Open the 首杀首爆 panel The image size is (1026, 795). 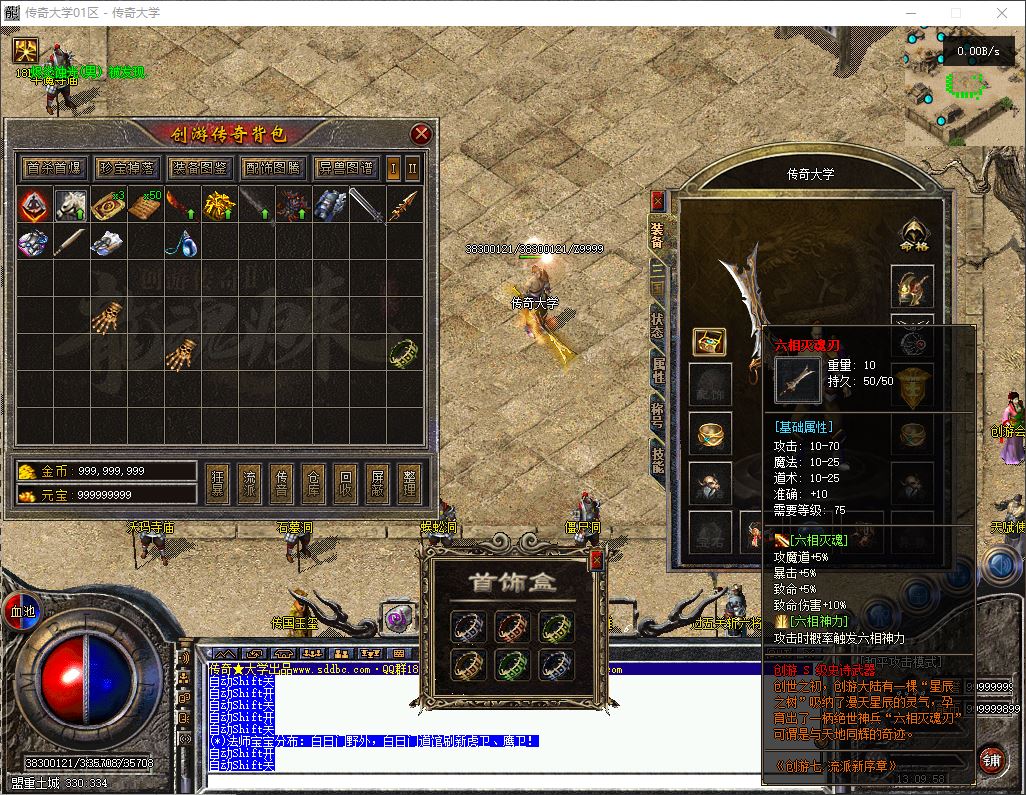pyautogui.click(x=55, y=167)
